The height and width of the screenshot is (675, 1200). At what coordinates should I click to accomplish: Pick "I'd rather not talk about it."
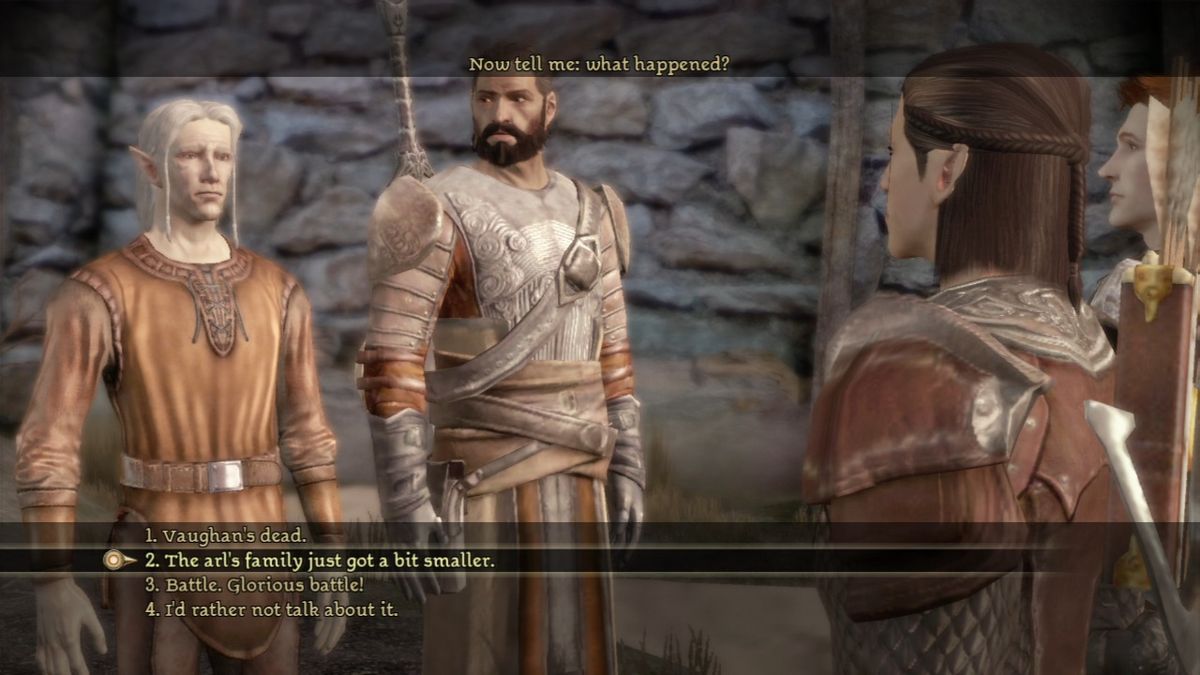[271, 608]
